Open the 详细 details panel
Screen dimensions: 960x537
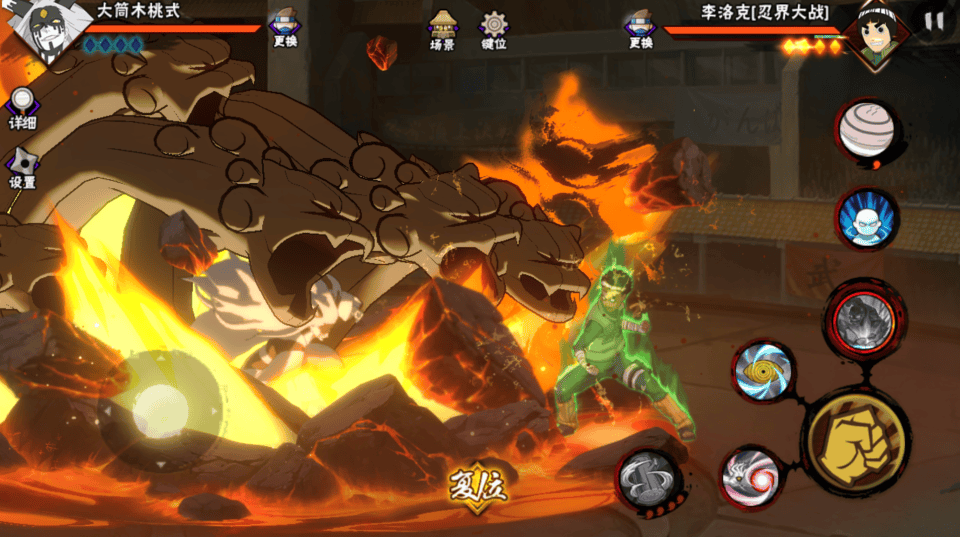[x=22, y=108]
